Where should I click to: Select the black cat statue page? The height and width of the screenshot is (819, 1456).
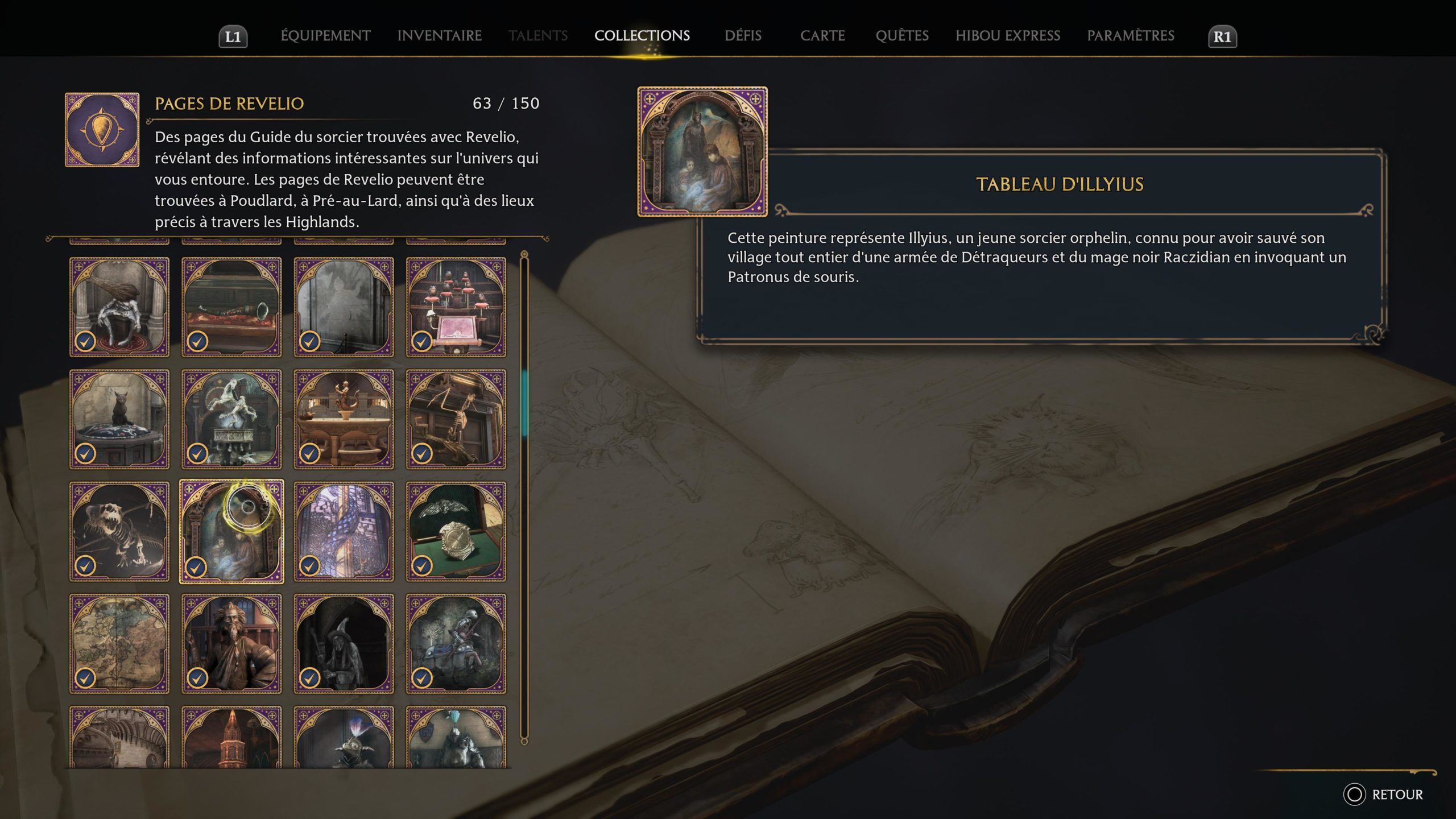(119, 419)
